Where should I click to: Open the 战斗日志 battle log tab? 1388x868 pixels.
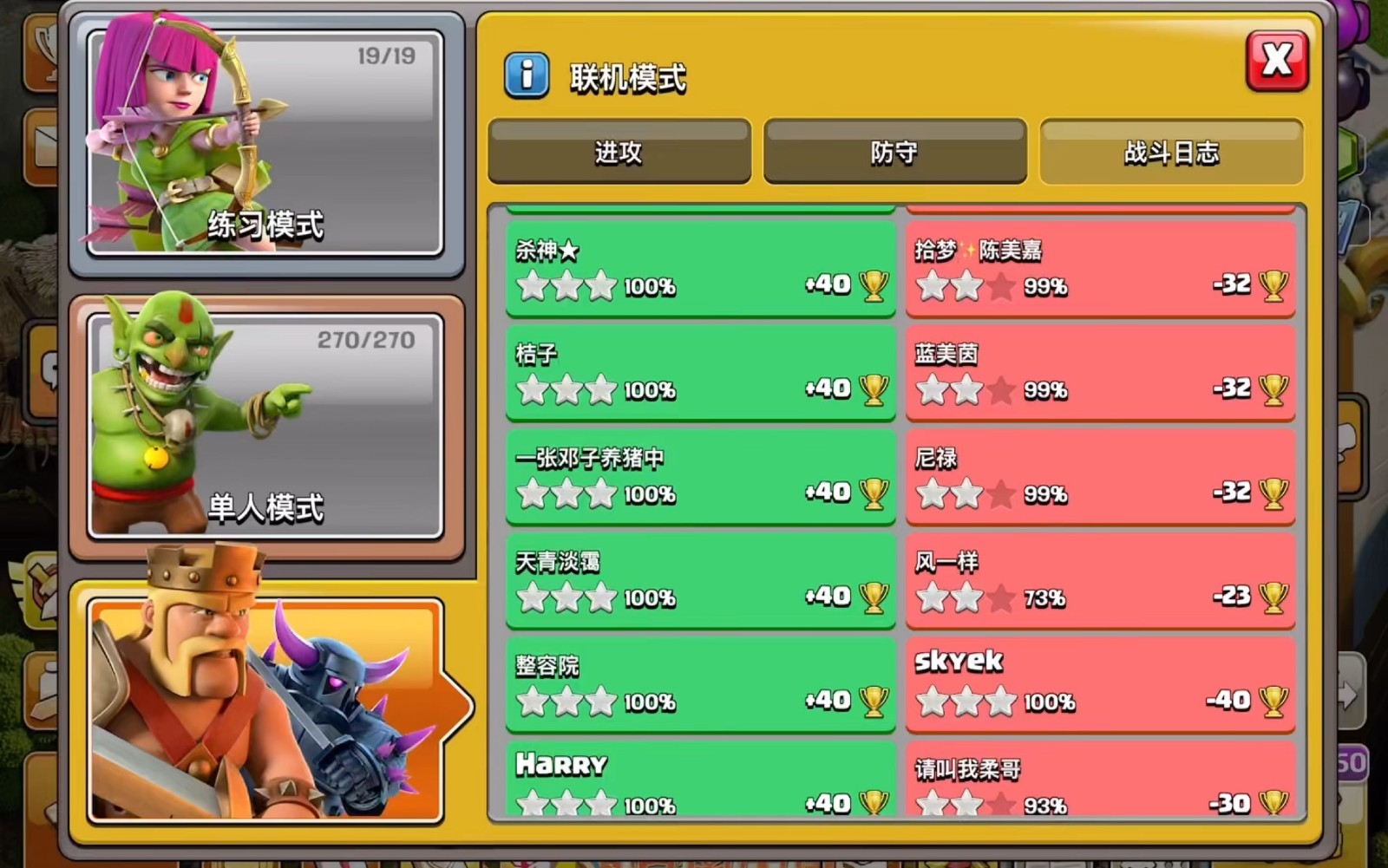(x=1171, y=152)
